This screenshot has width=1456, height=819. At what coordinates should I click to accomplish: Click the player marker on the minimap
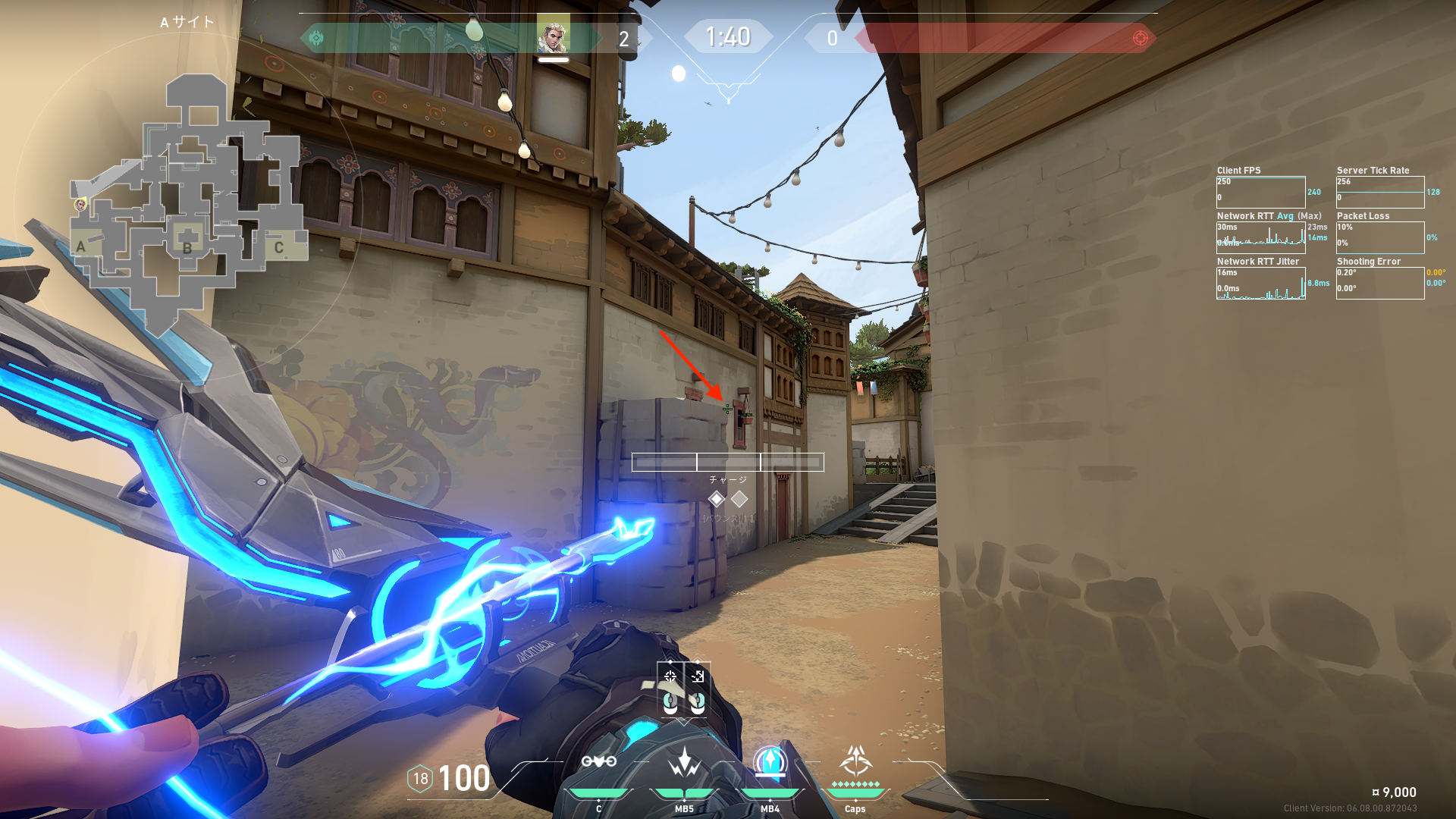80,205
